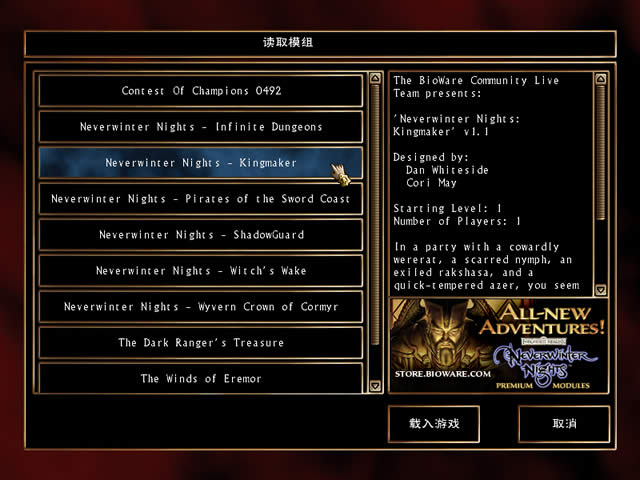
Task: Cancel with the 取消 button
Action: pyautogui.click(x=564, y=424)
